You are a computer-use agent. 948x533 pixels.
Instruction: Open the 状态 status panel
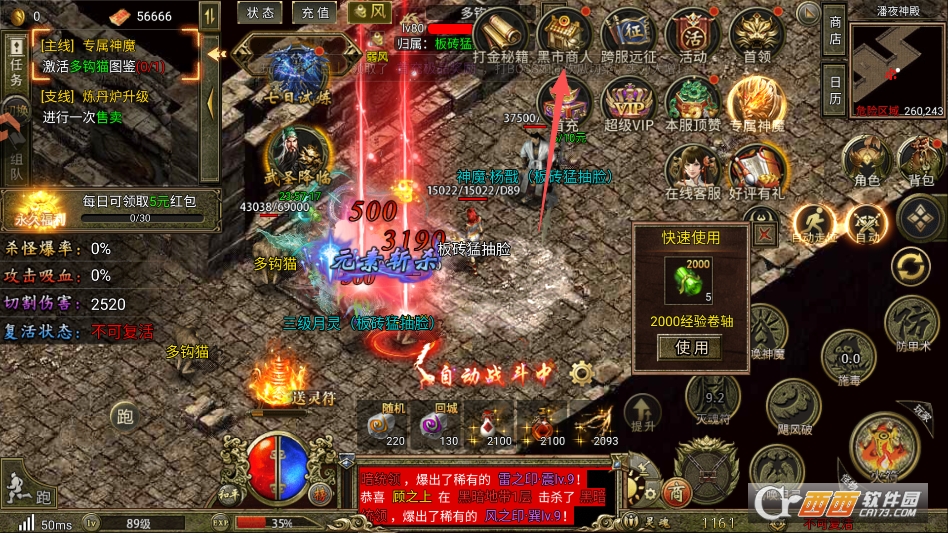tap(260, 13)
